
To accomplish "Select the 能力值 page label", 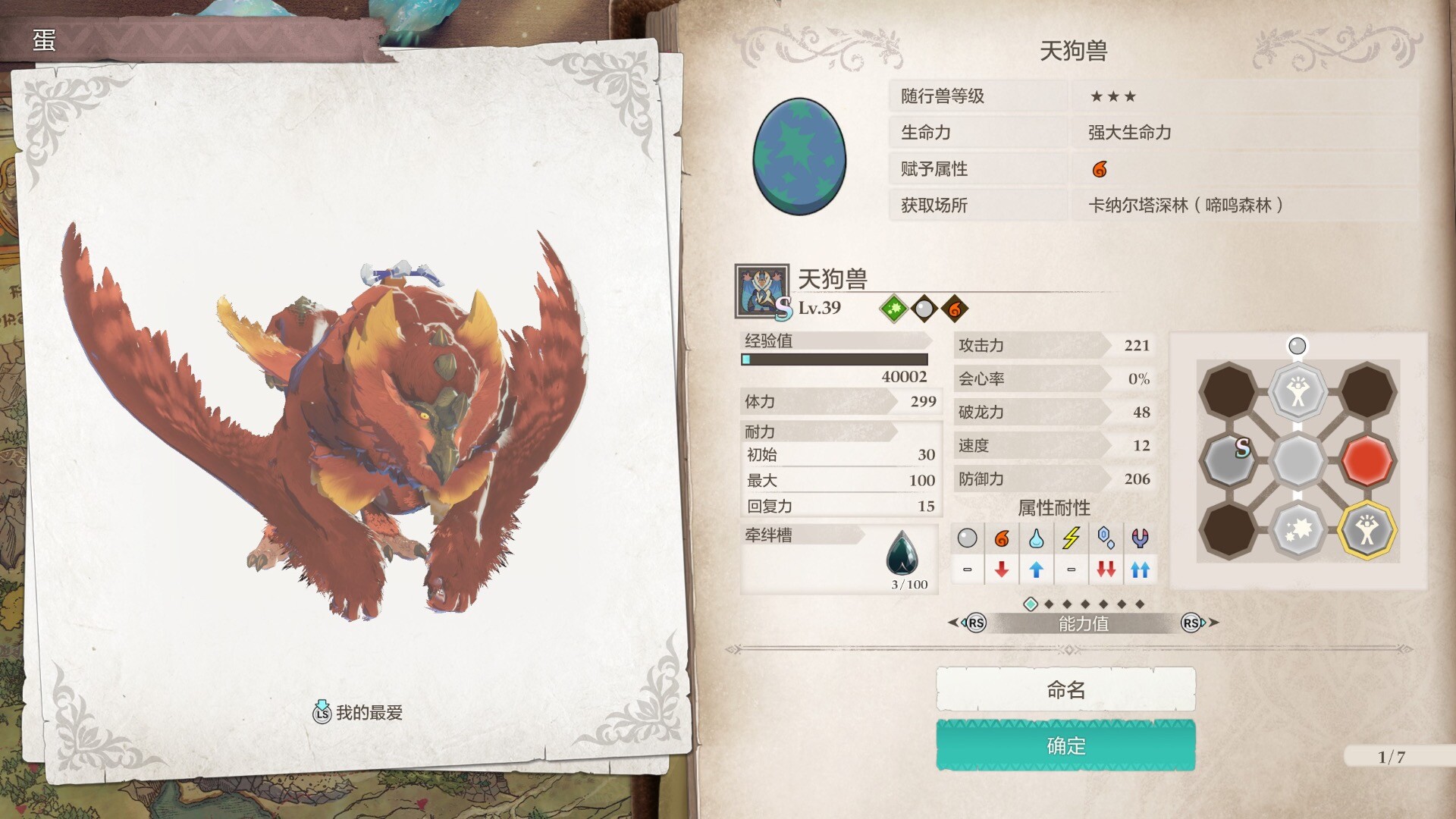I will 1083,623.
